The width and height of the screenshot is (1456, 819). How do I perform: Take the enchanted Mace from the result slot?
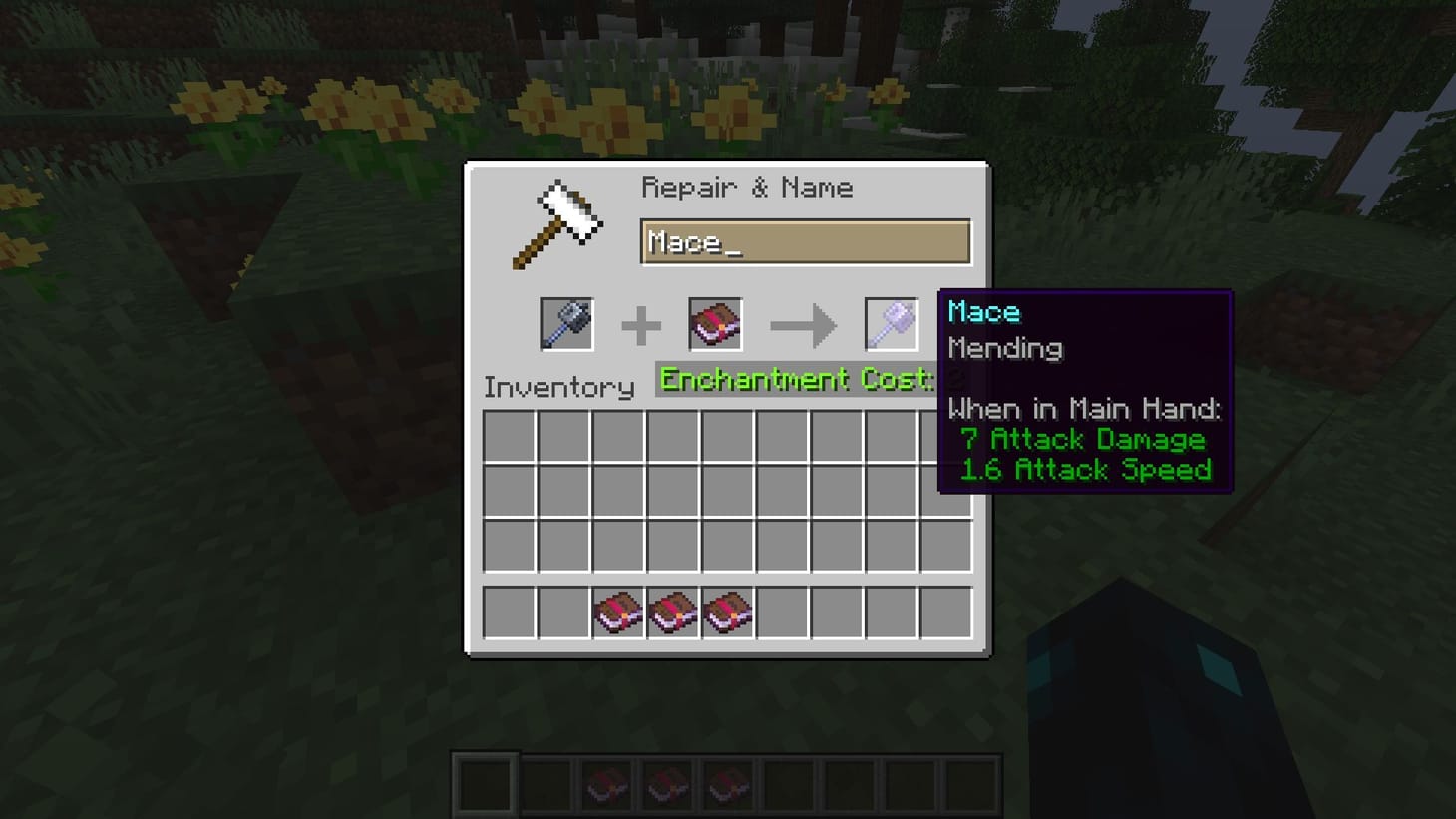click(891, 323)
